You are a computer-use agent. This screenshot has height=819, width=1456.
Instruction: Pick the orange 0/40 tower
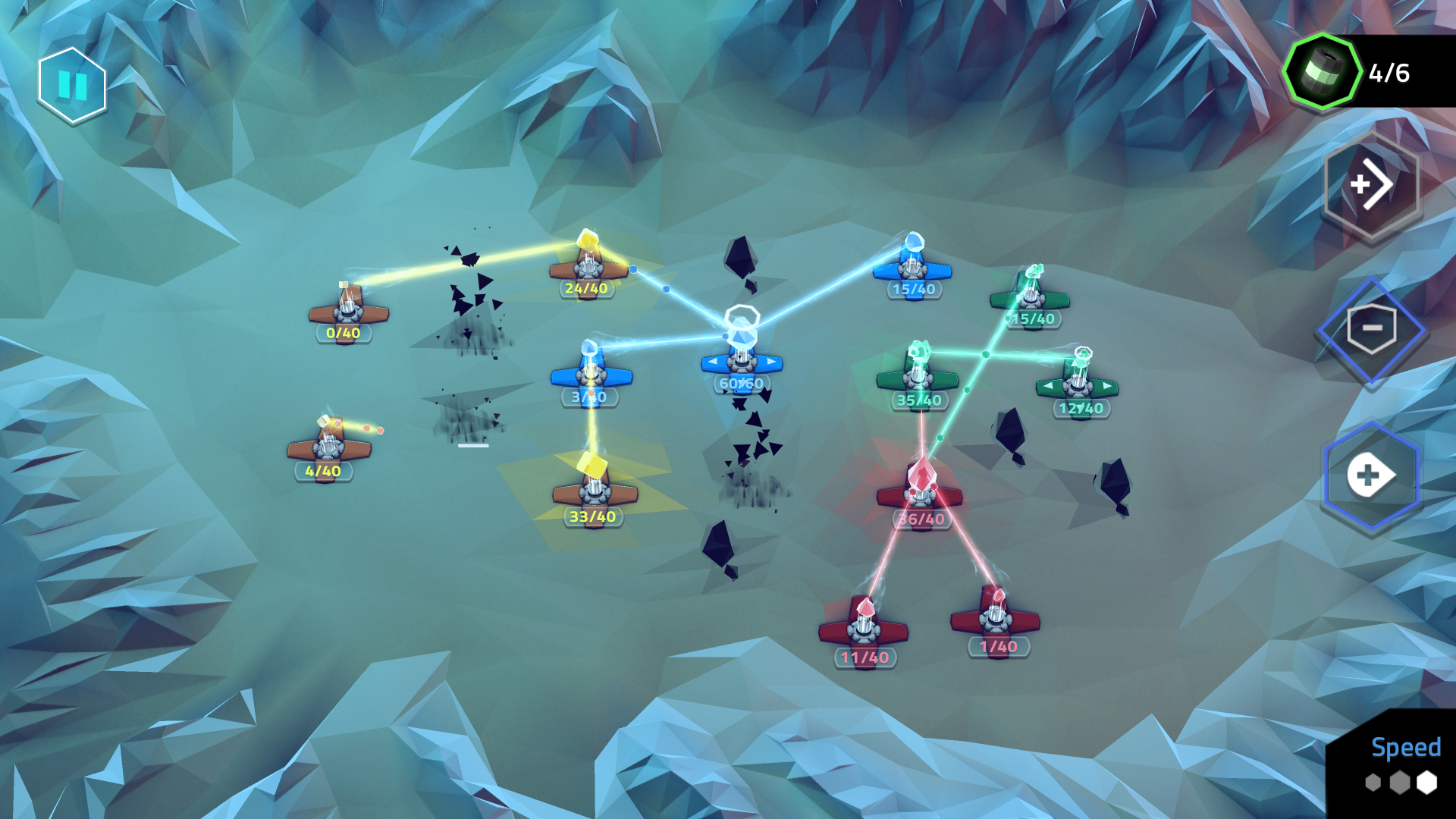pyautogui.click(x=348, y=309)
